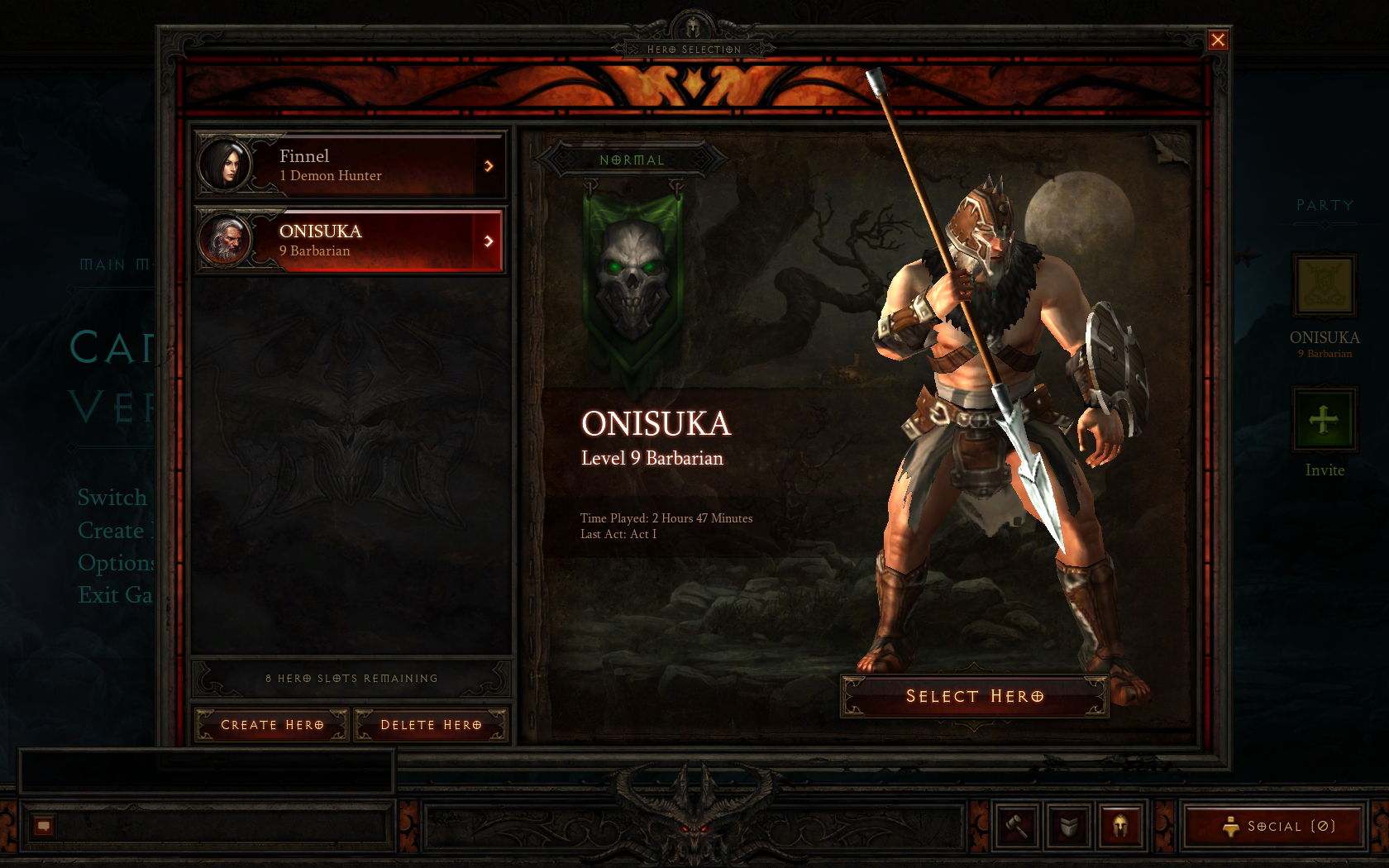Click the ONISUKA party banner portrait

[1324, 285]
